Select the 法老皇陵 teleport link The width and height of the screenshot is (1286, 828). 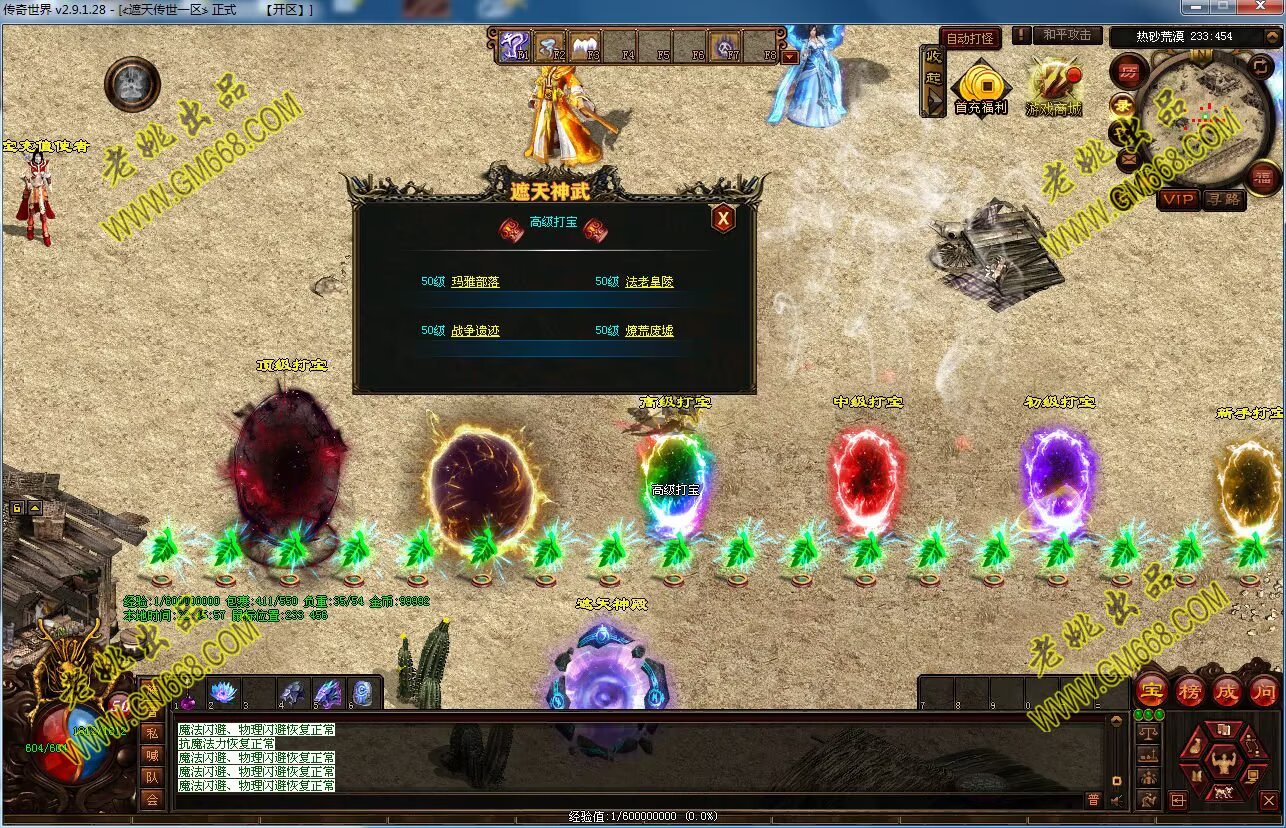coord(649,282)
